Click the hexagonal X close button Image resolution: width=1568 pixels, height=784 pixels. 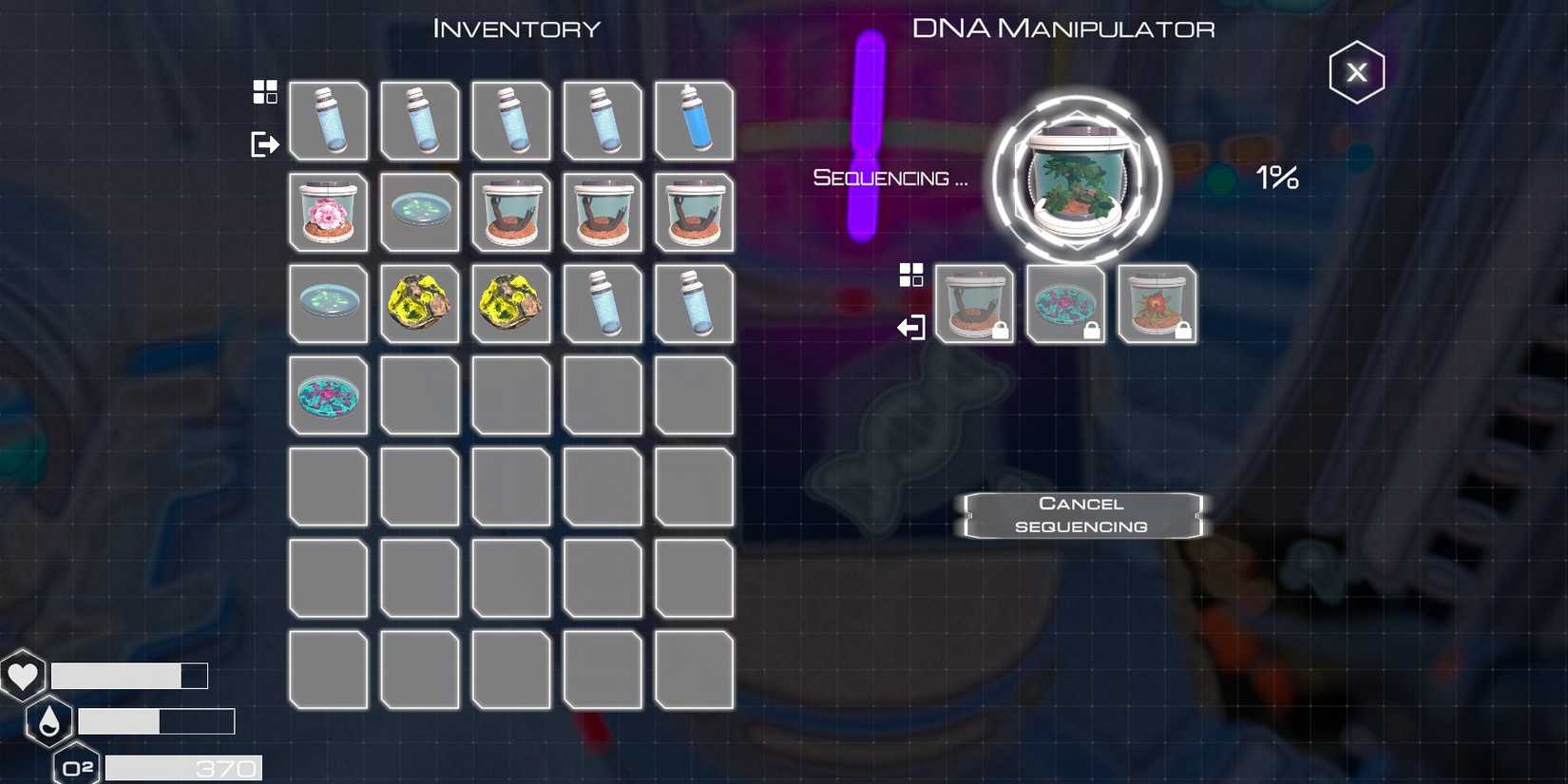coord(1357,71)
